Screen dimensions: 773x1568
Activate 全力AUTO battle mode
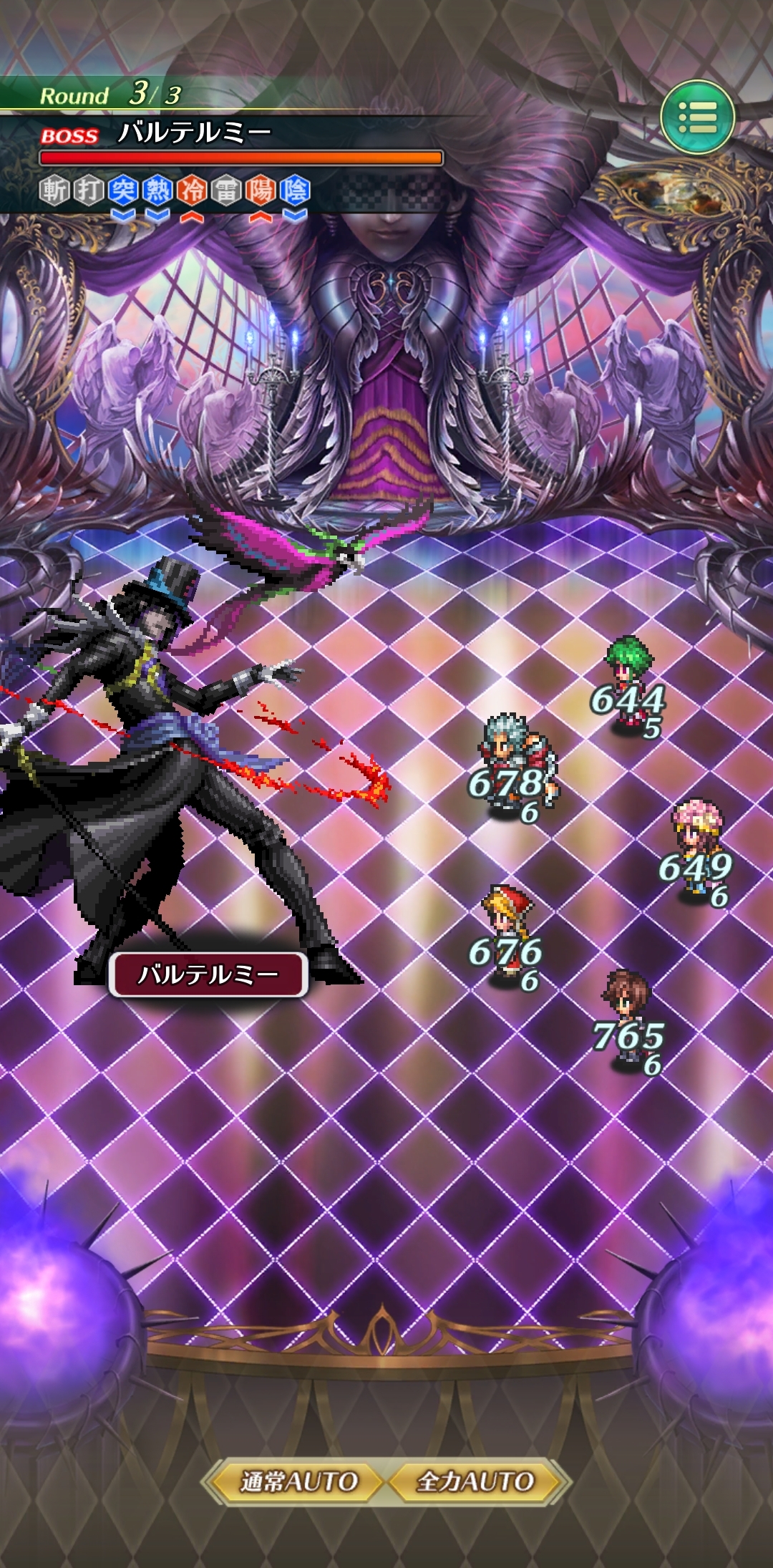pos(476,1481)
